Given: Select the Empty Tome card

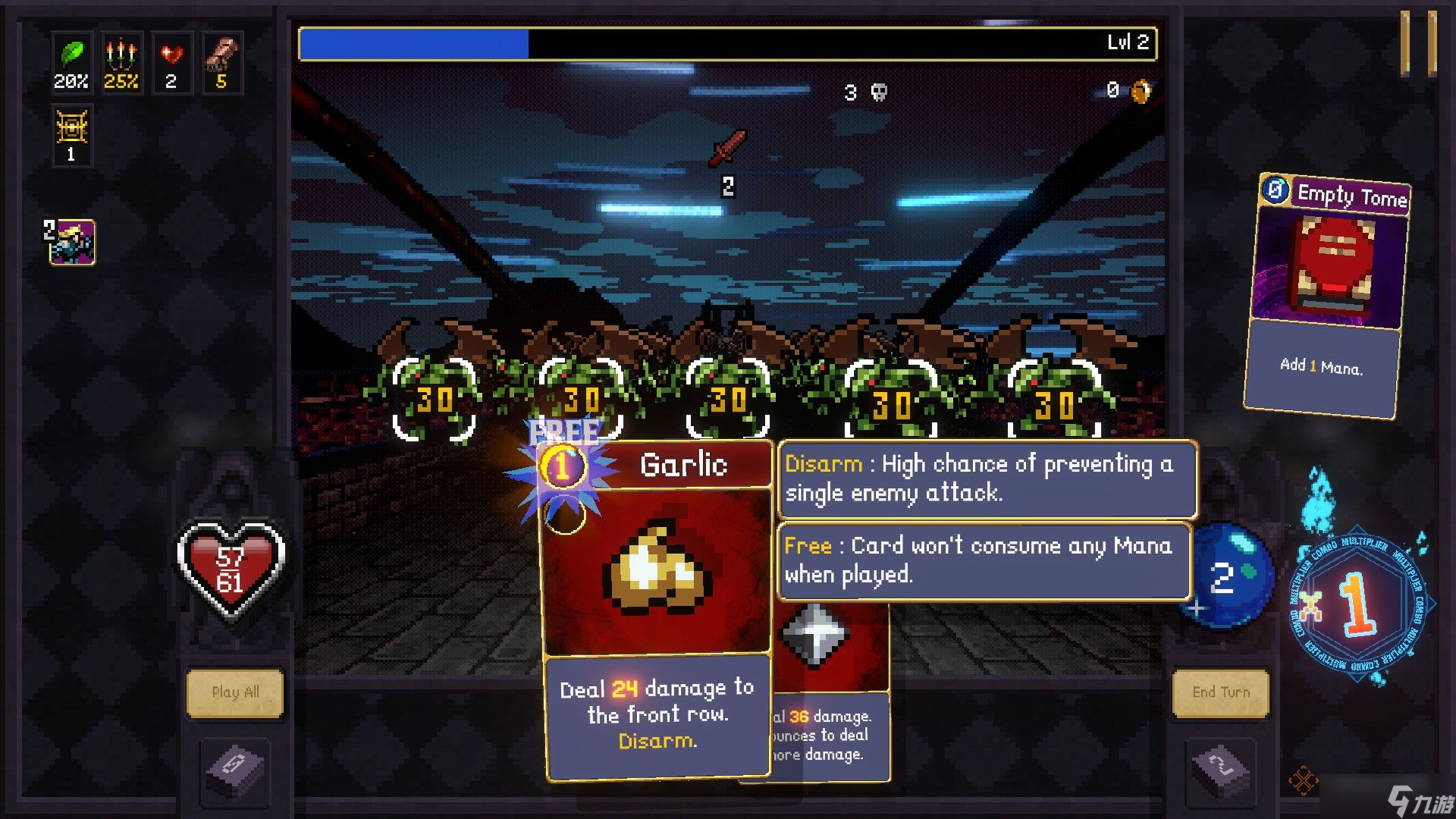Looking at the screenshot, I should pyautogui.click(x=1327, y=296).
